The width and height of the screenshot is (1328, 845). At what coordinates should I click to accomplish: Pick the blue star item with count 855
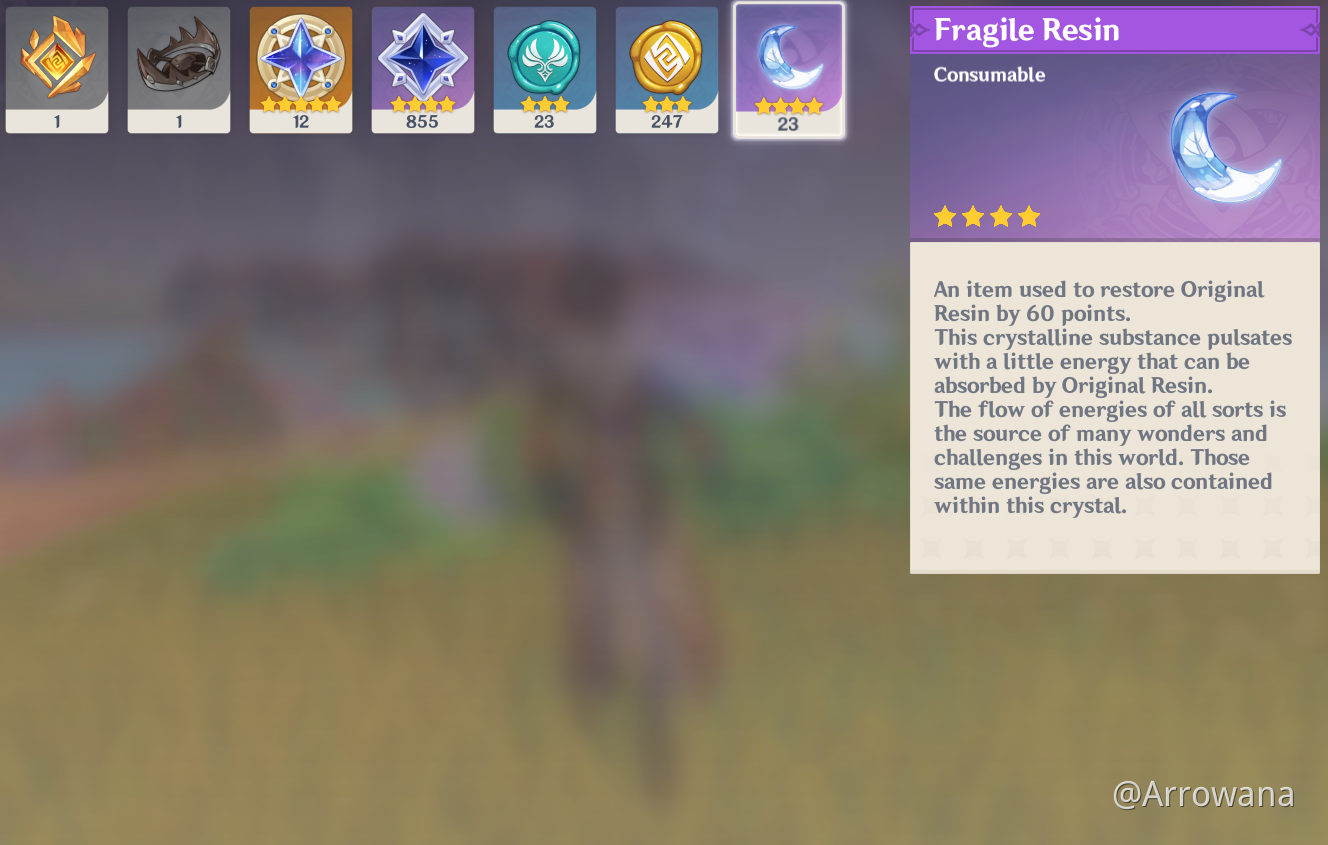(423, 69)
